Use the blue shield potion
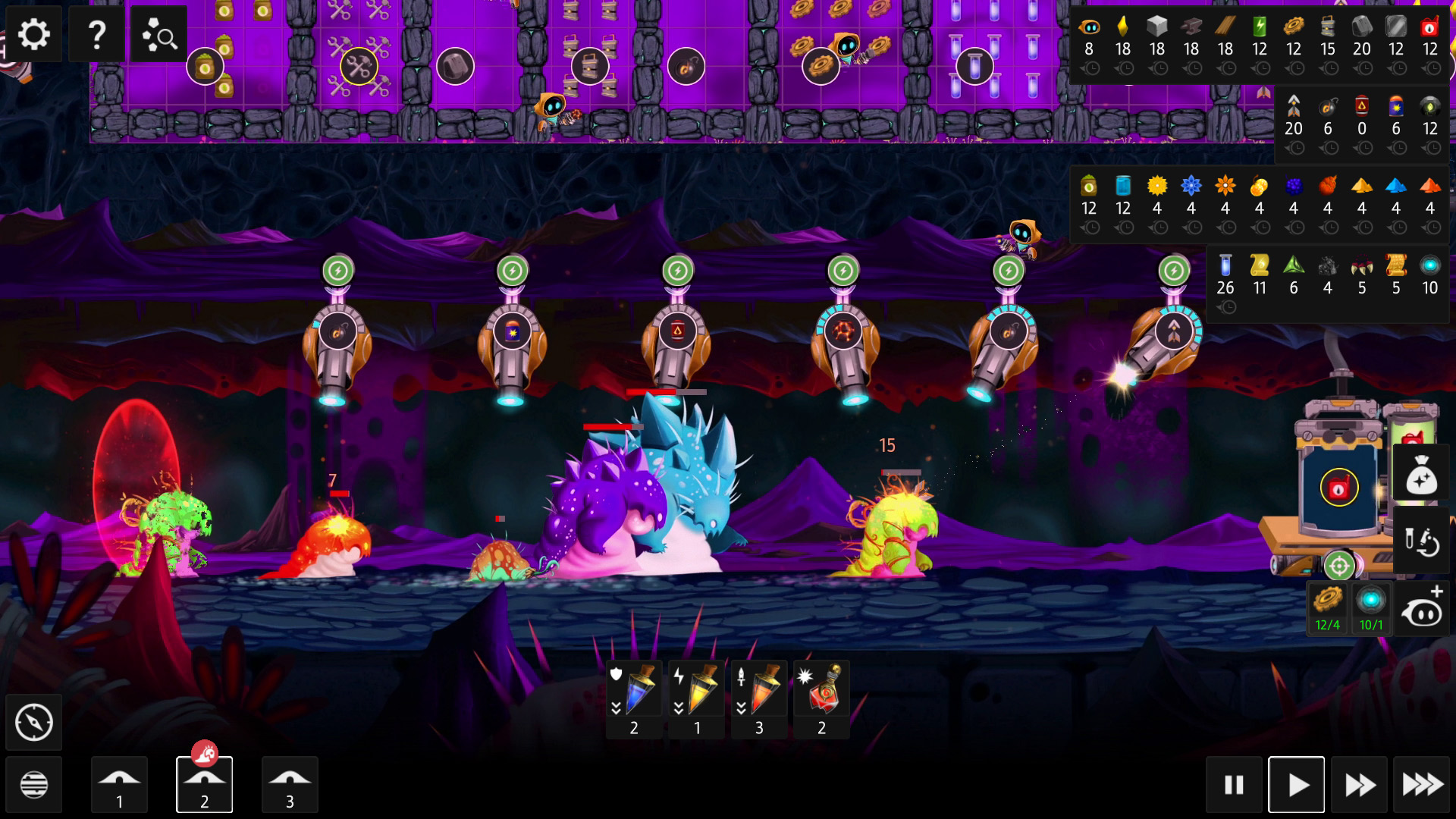 (x=634, y=699)
